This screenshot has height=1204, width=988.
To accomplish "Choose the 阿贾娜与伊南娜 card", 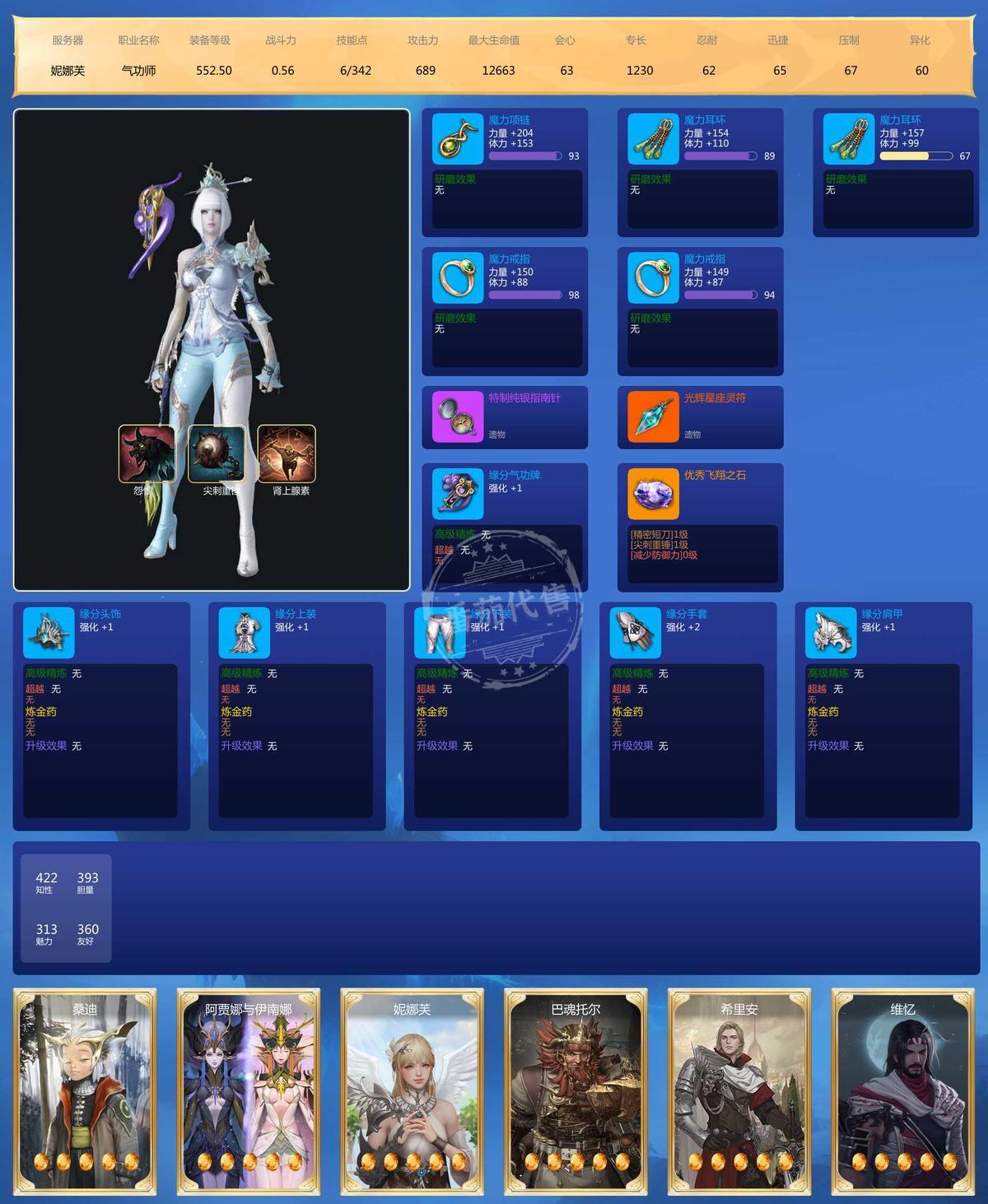I will [x=249, y=1092].
